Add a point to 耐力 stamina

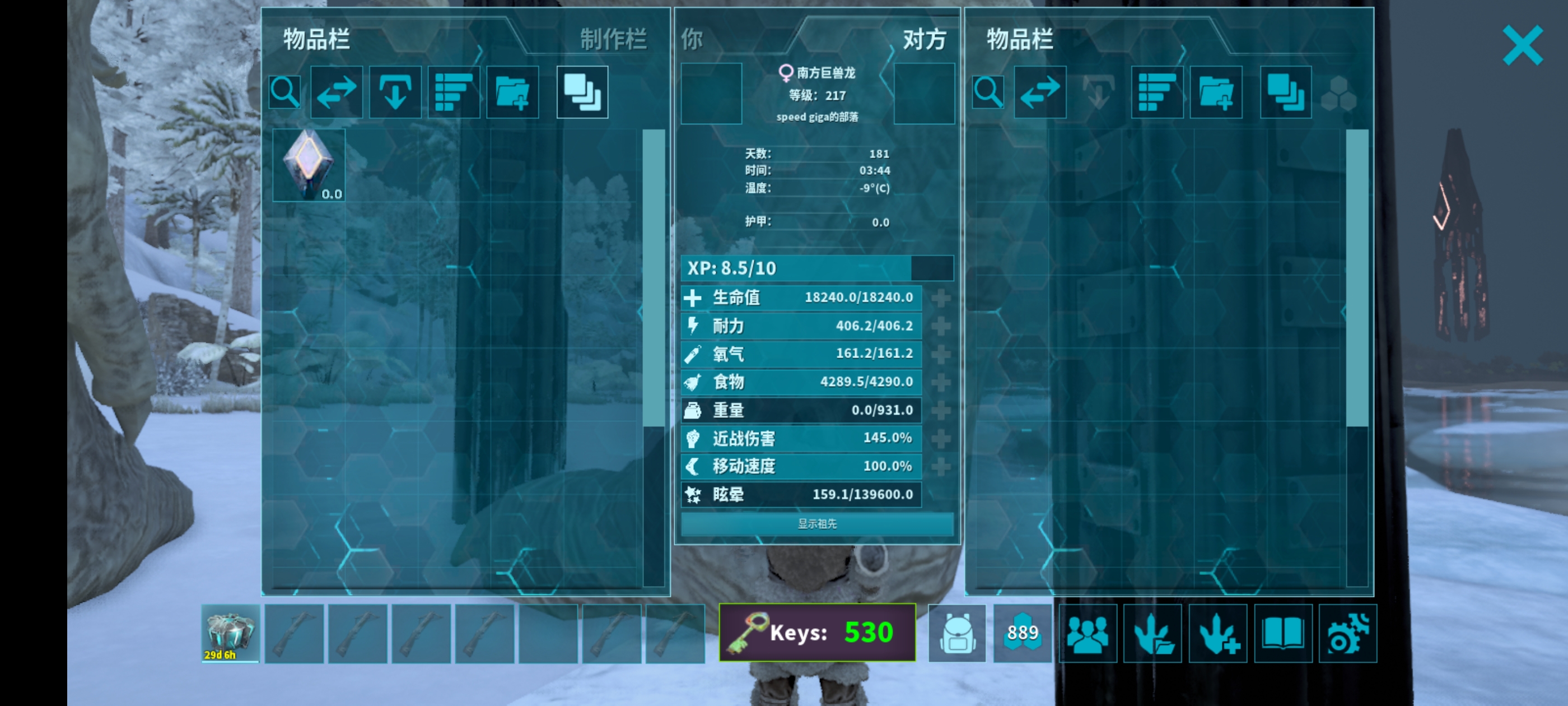(941, 326)
